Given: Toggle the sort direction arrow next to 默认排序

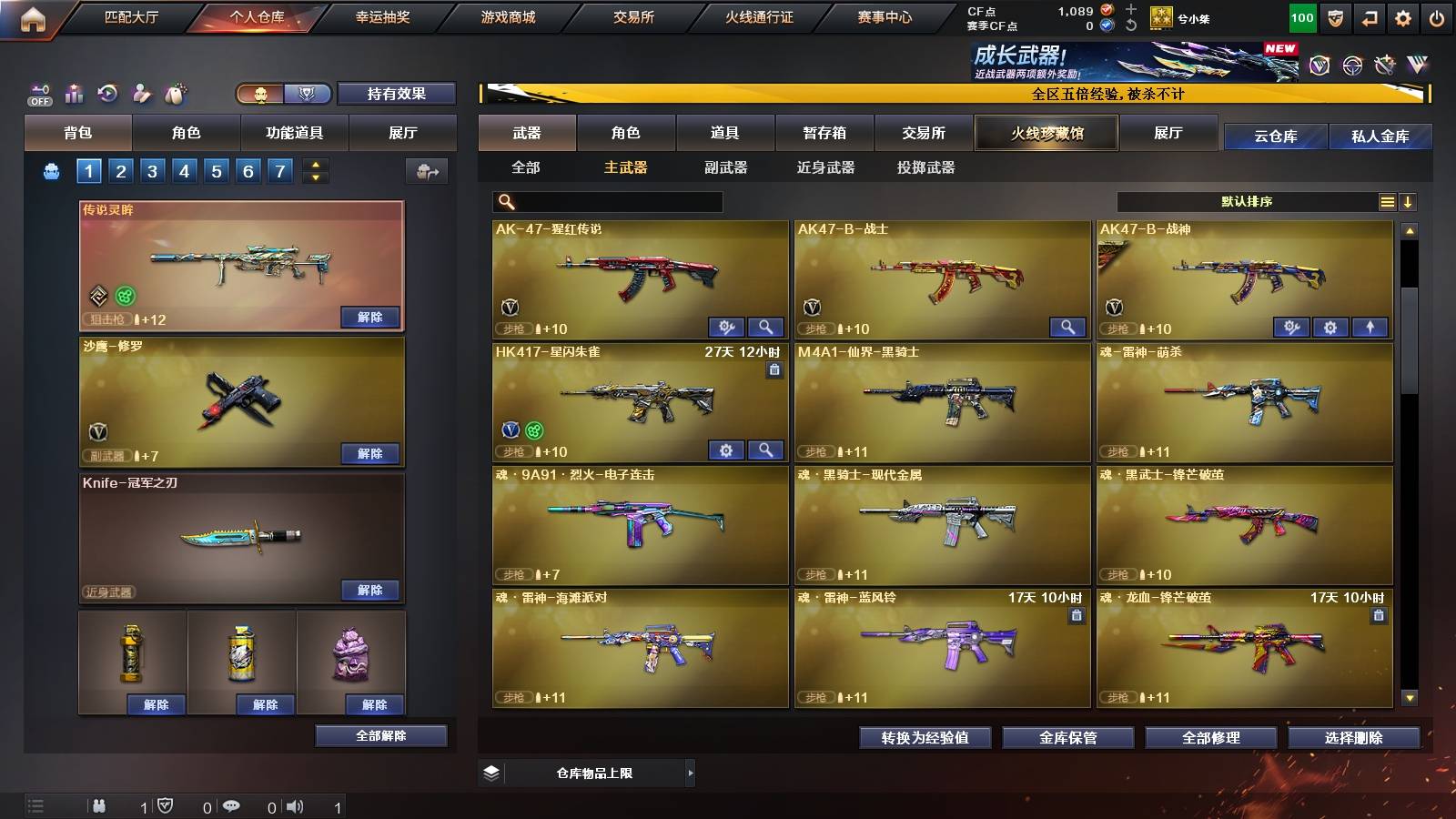Looking at the screenshot, I should [1409, 201].
